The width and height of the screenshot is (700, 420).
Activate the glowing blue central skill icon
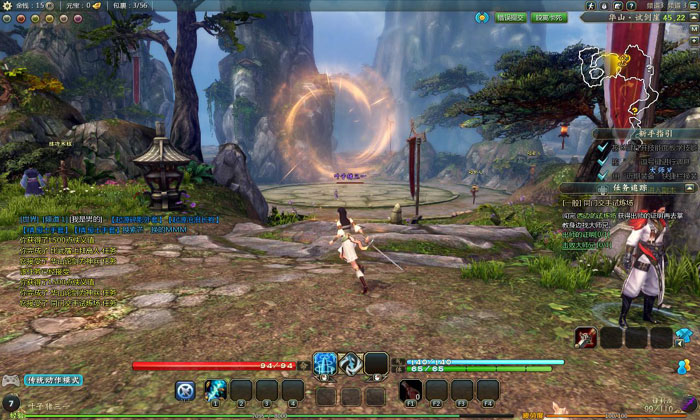click(x=325, y=364)
